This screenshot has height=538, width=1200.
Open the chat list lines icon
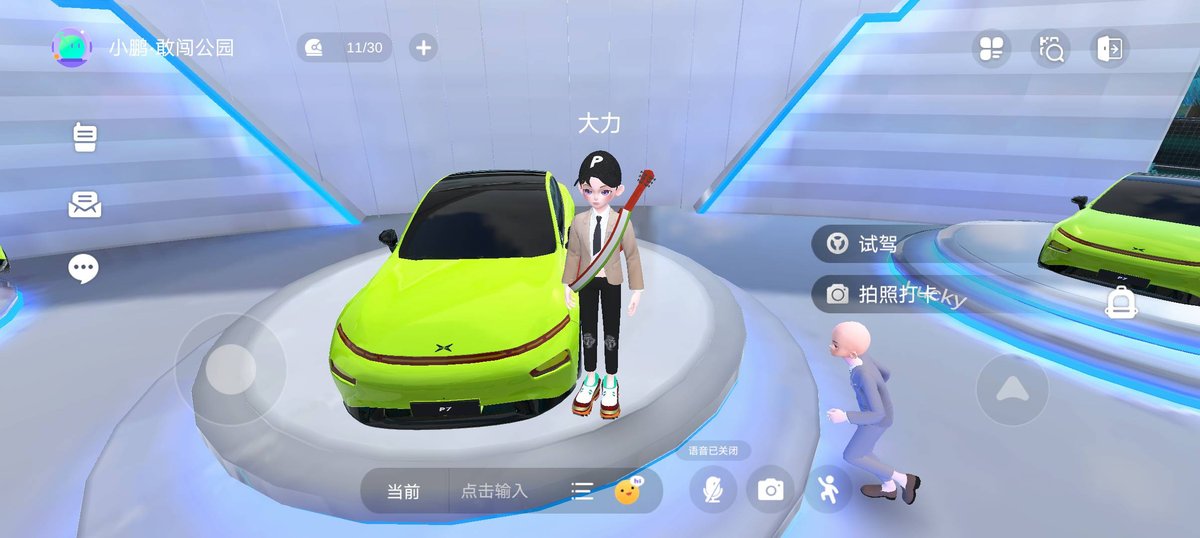click(x=582, y=491)
